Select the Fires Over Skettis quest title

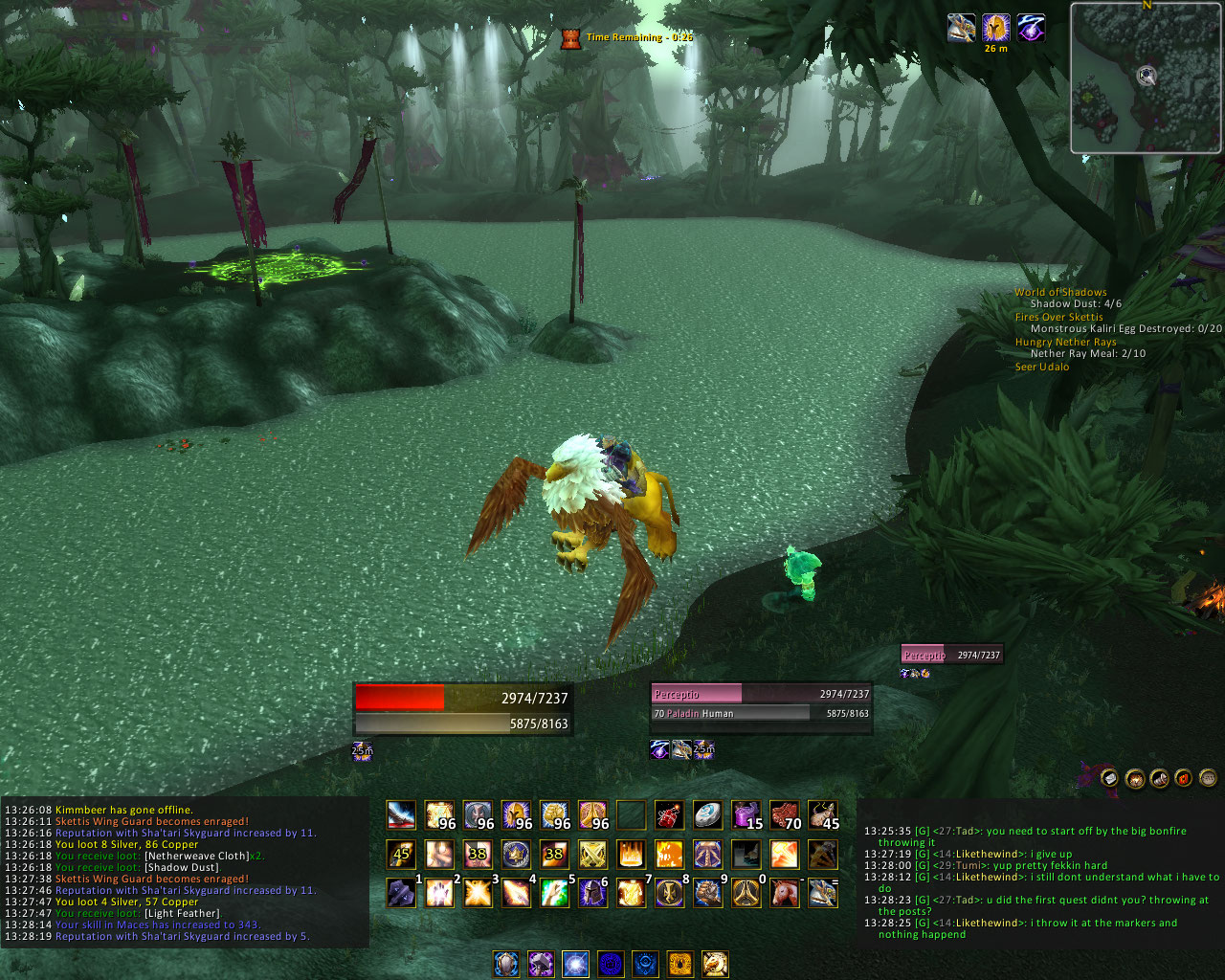coord(1058,317)
